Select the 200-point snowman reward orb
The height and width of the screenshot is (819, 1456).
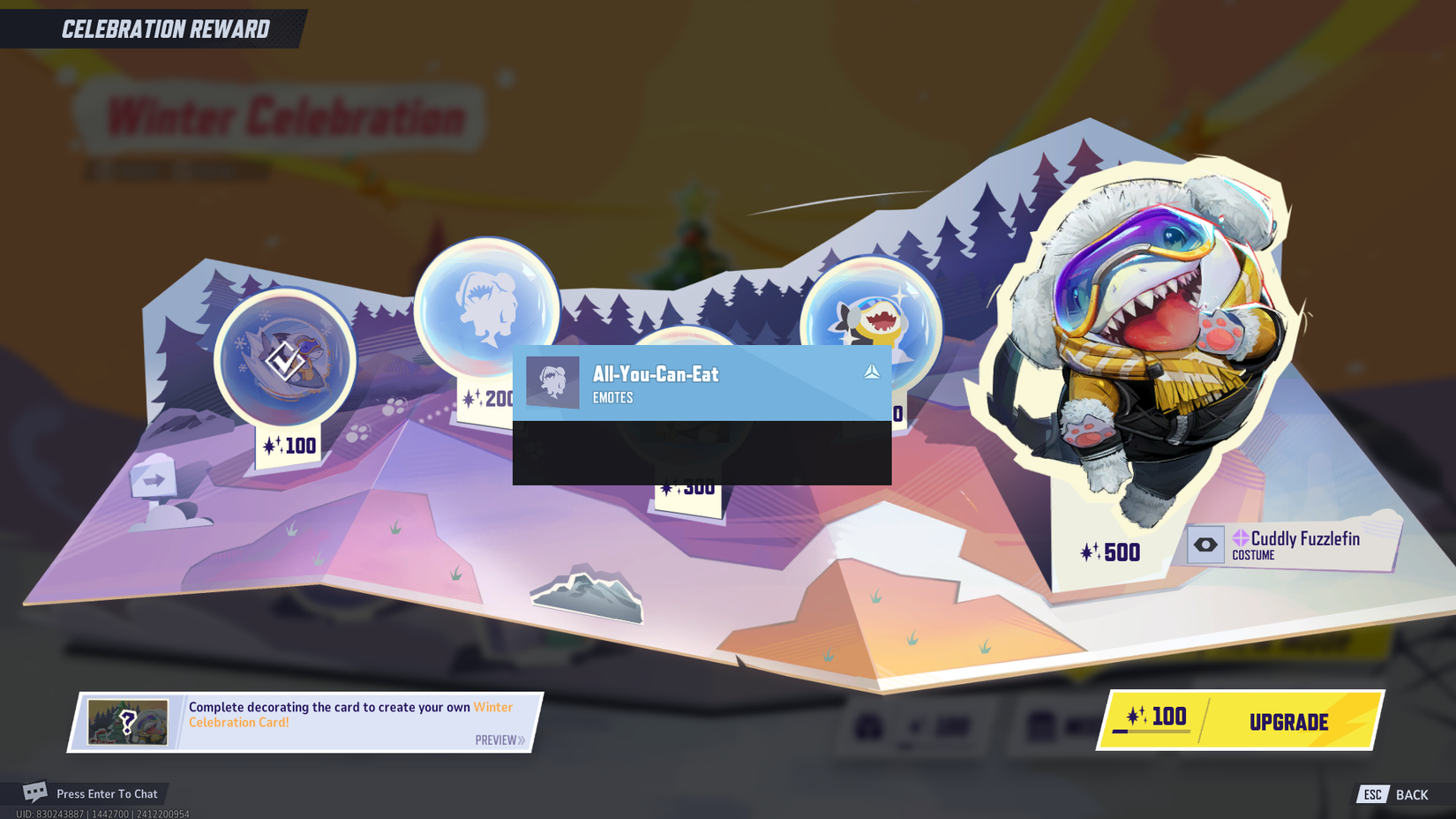pyautogui.click(x=488, y=313)
